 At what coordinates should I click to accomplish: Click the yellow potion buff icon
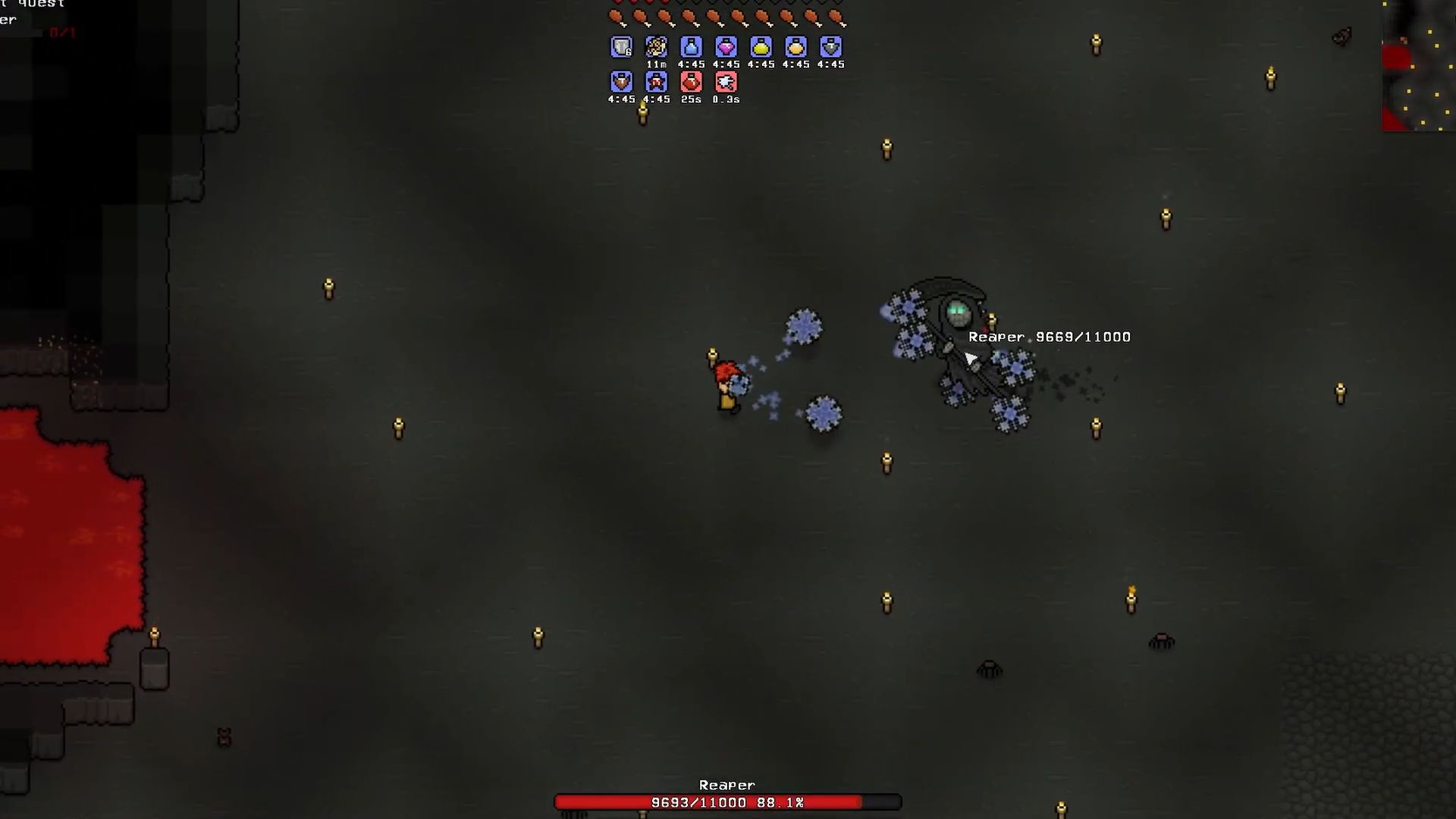click(760, 47)
